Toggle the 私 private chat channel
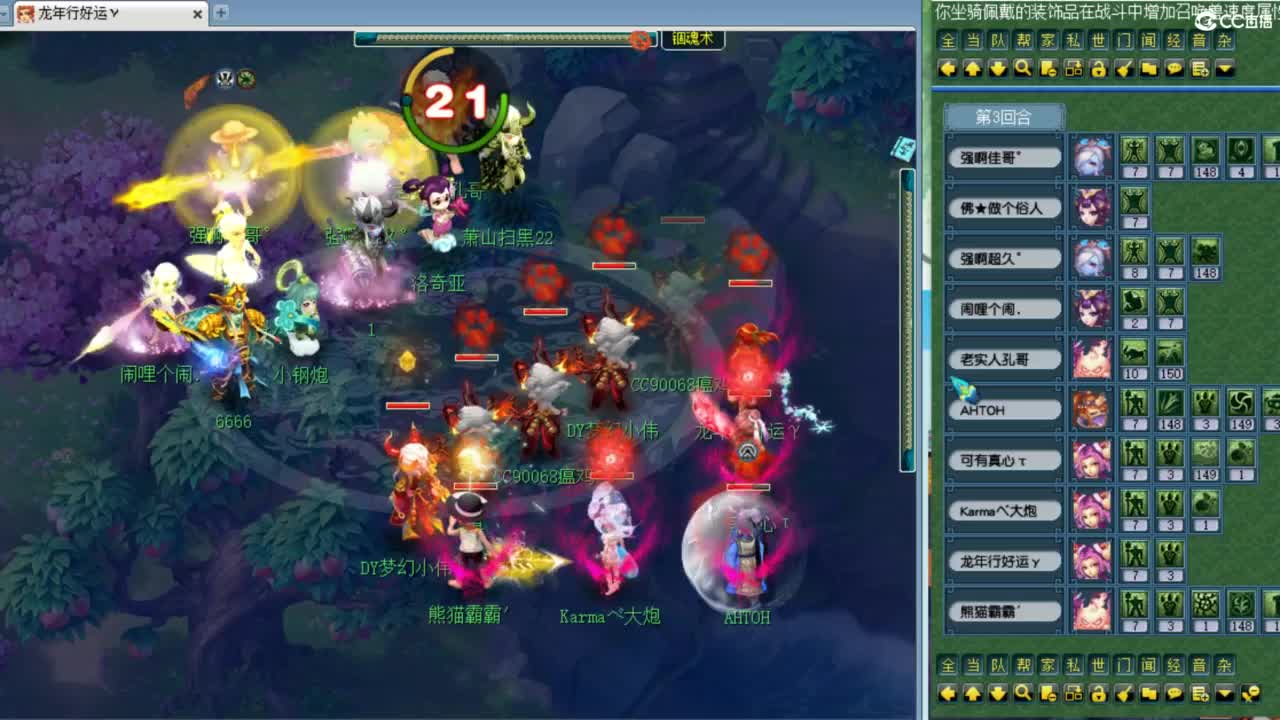The height and width of the screenshot is (720, 1280). click(1072, 42)
